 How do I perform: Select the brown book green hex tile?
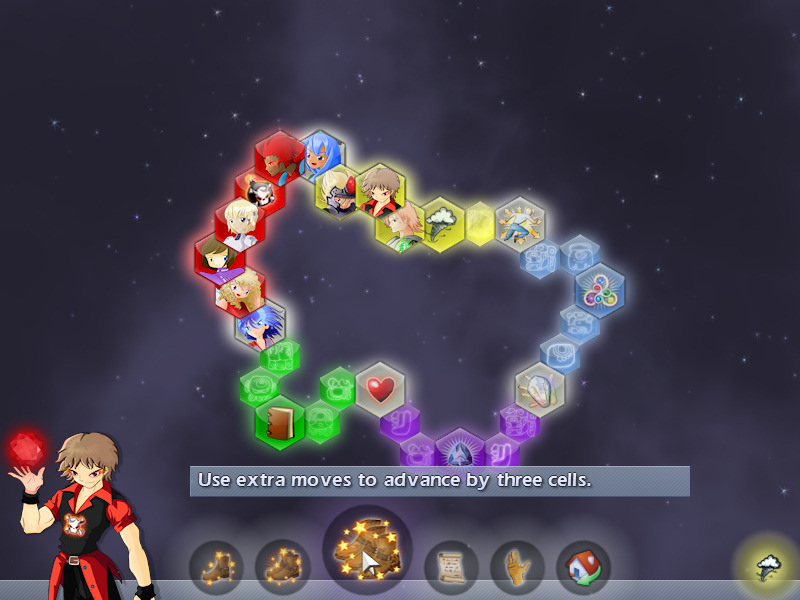click(279, 421)
